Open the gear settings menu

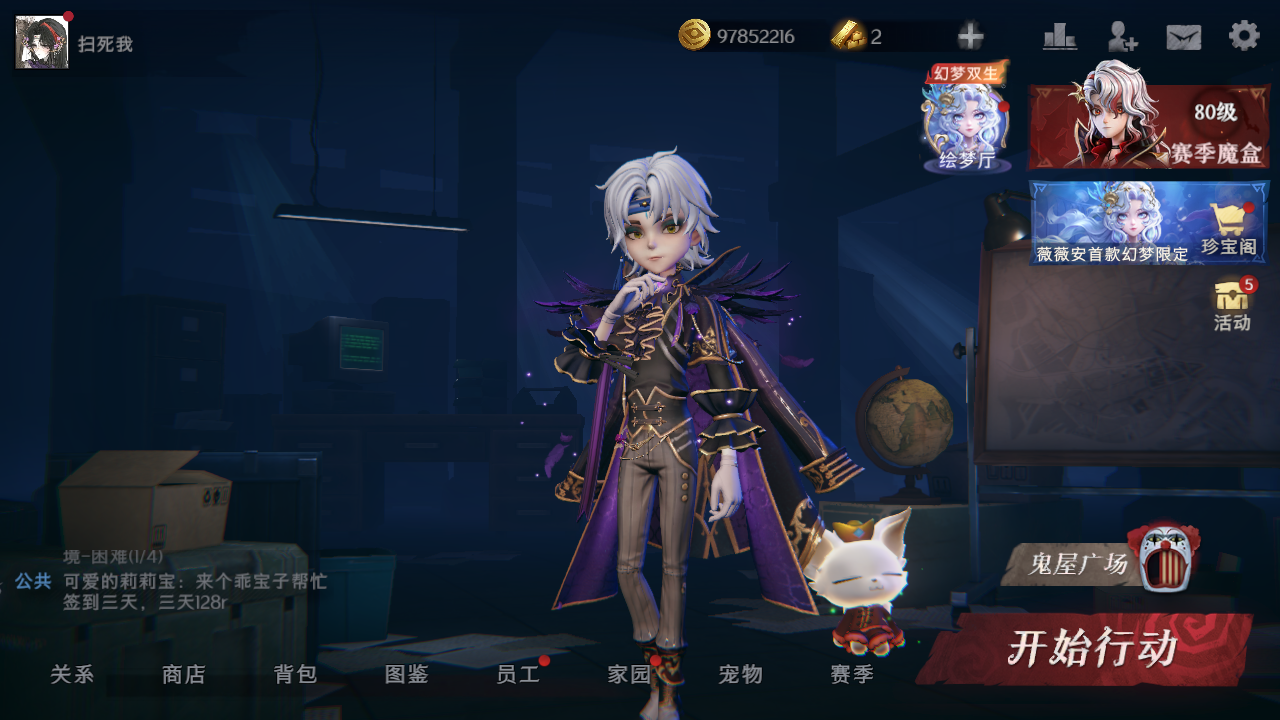[x=1244, y=36]
